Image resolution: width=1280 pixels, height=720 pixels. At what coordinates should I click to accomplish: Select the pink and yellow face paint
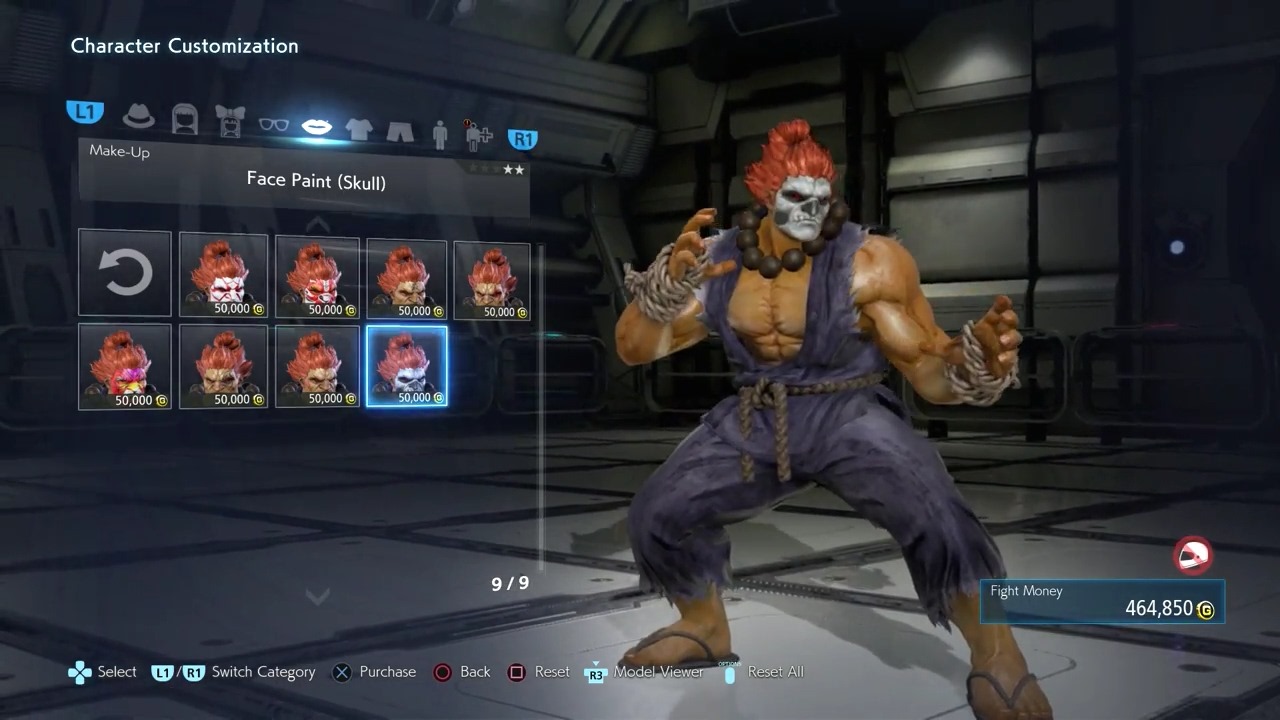(x=125, y=366)
